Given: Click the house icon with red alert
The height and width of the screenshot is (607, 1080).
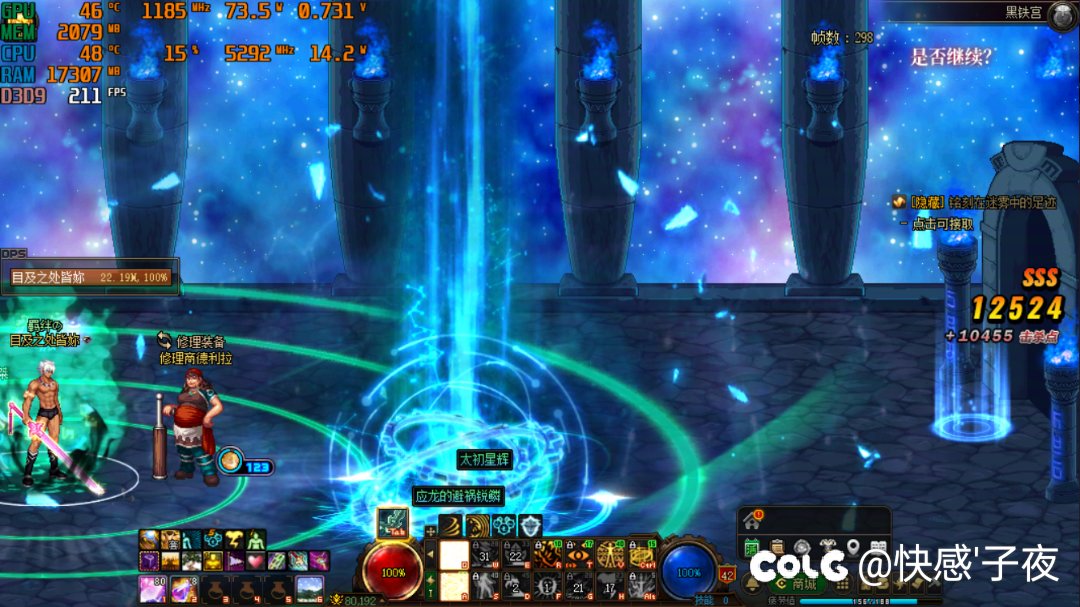Looking at the screenshot, I should (752, 520).
